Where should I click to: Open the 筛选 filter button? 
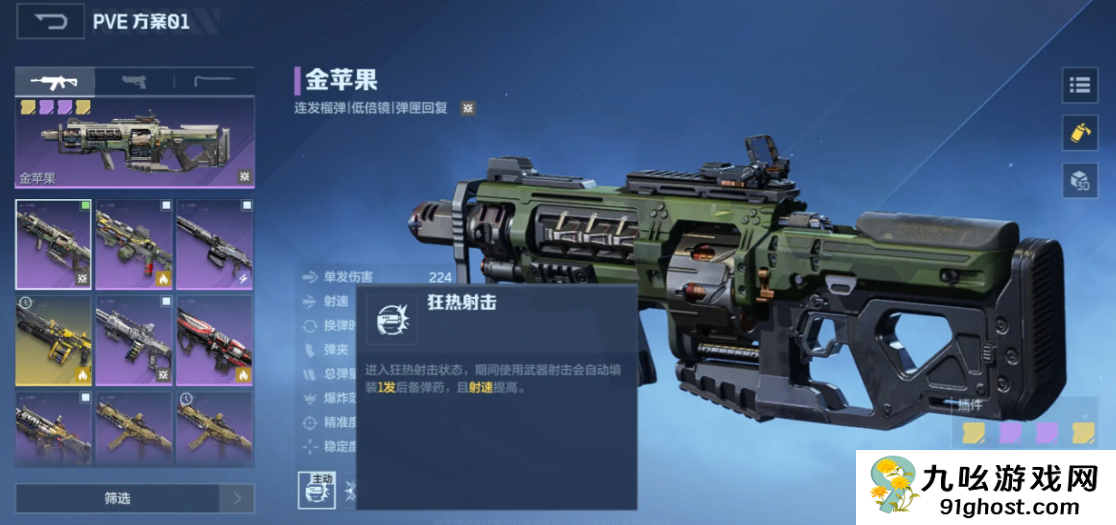tap(117, 498)
